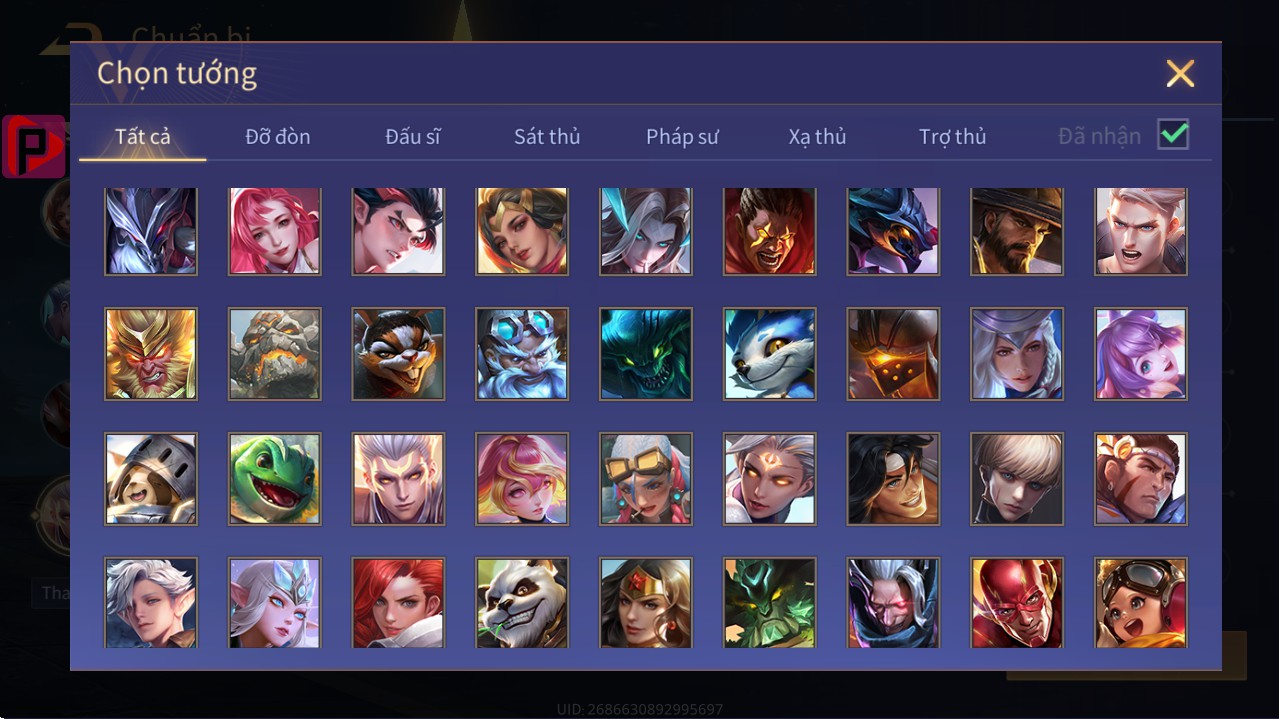Pick the blue wolf hero portrait
This screenshot has width=1279, height=719.
click(x=770, y=354)
